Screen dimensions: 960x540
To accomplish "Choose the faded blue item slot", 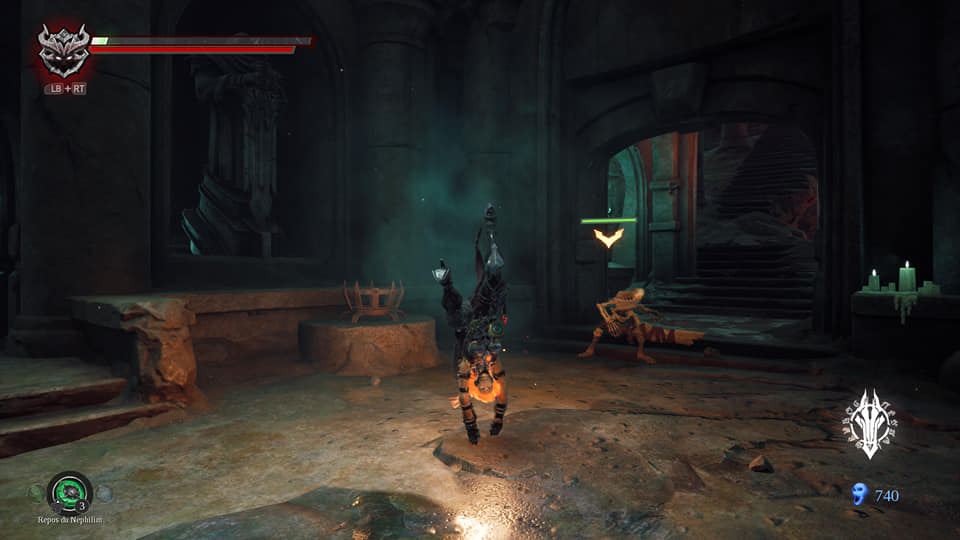I will point(104,492).
